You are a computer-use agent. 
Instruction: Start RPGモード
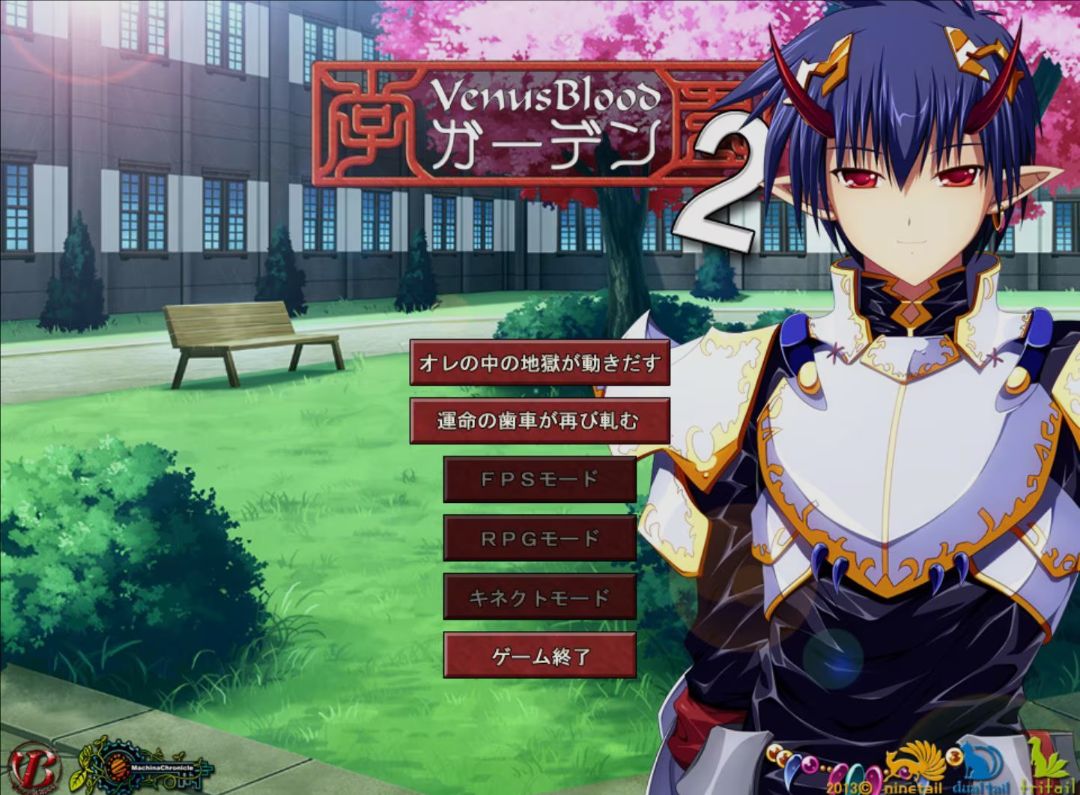tap(539, 538)
